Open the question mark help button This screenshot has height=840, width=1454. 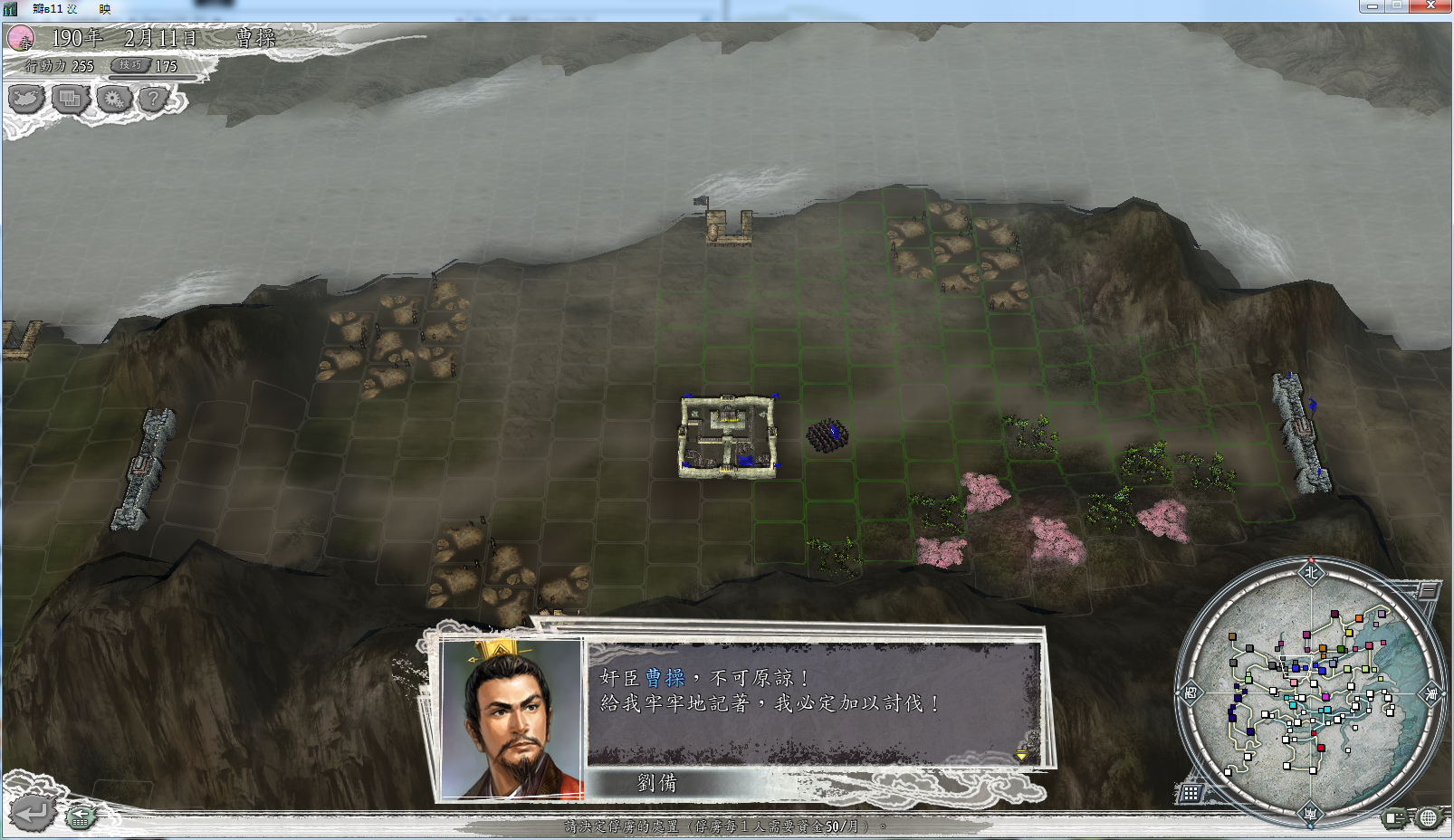click(x=155, y=98)
